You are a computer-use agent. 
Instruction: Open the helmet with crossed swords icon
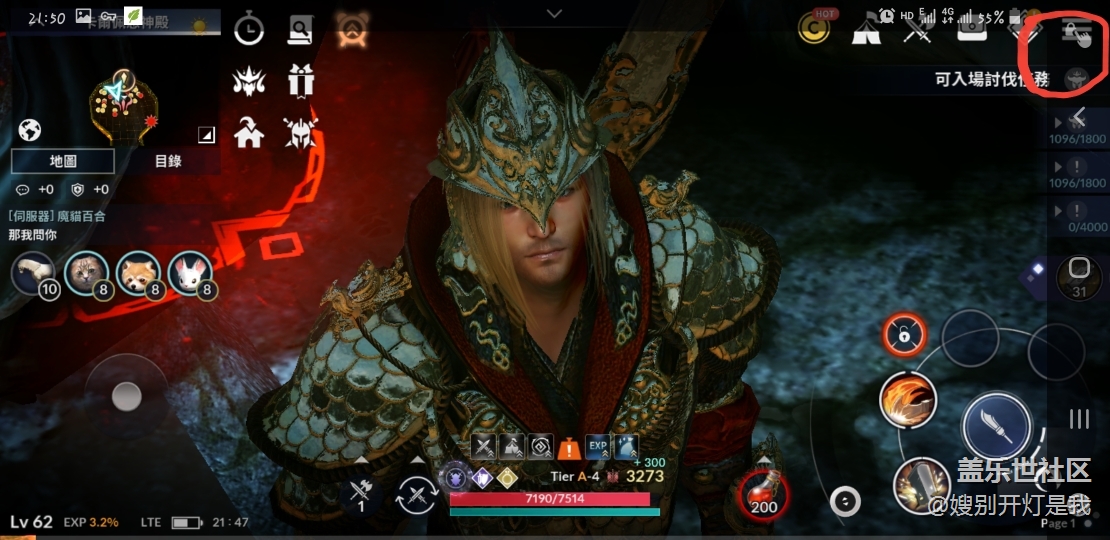[x=300, y=131]
